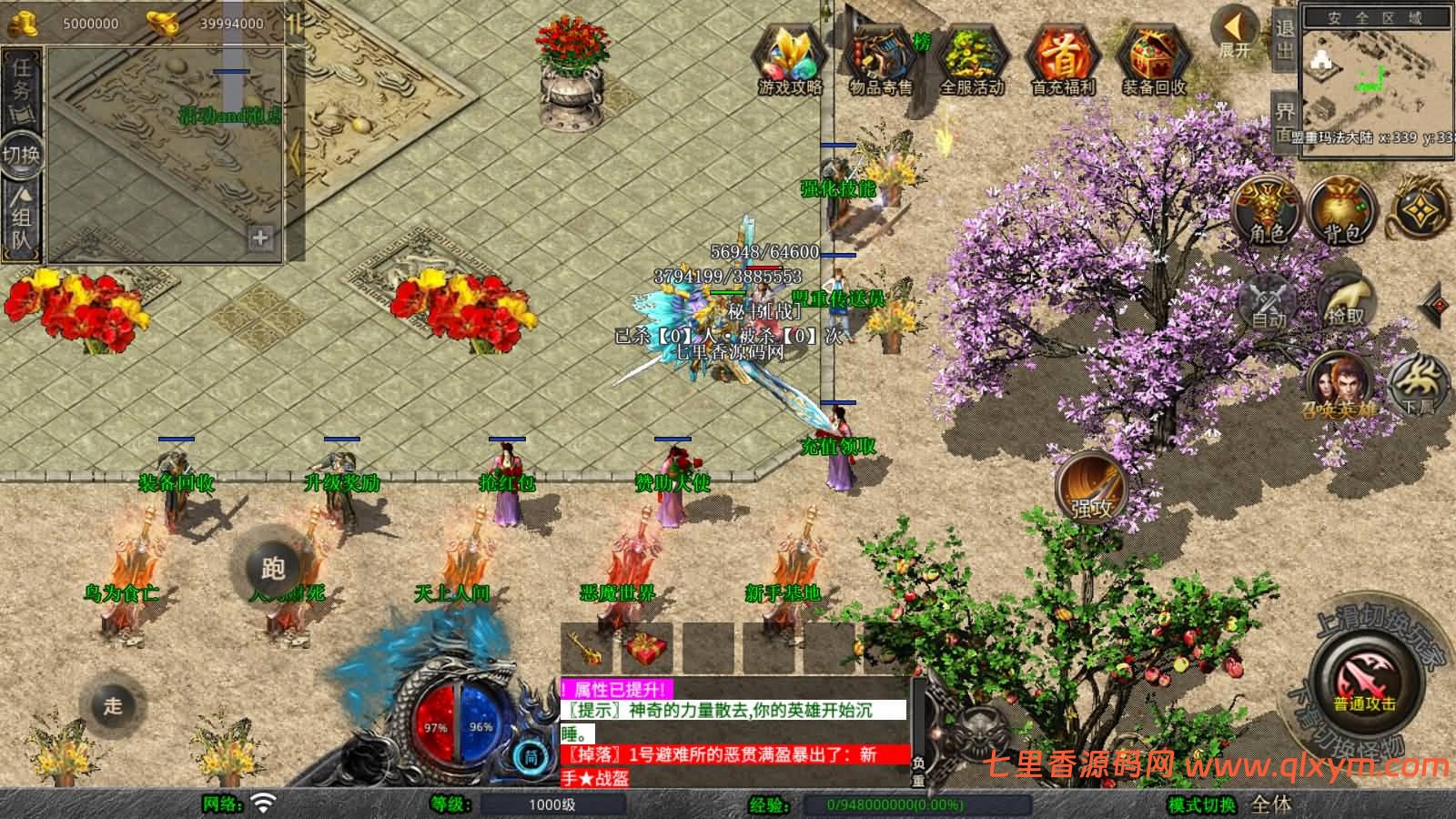Activate the 召唤英雄 summon hero button
Image resolution: width=1456 pixels, height=819 pixels.
tap(1340, 387)
